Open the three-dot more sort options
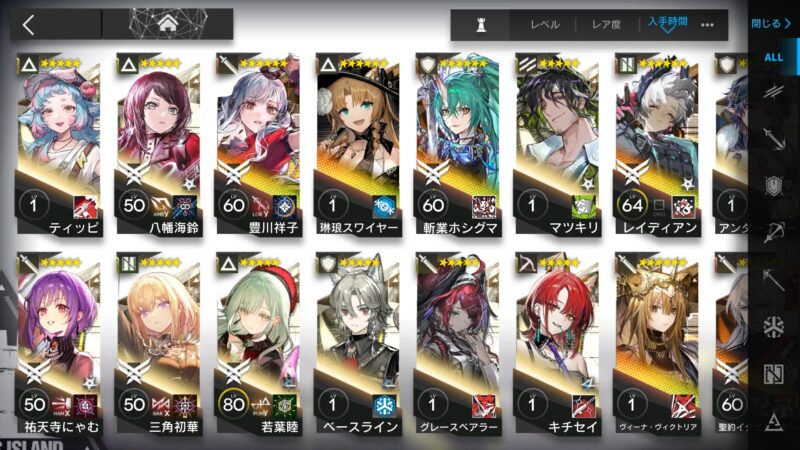The width and height of the screenshot is (800, 450). (x=708, y=25)
